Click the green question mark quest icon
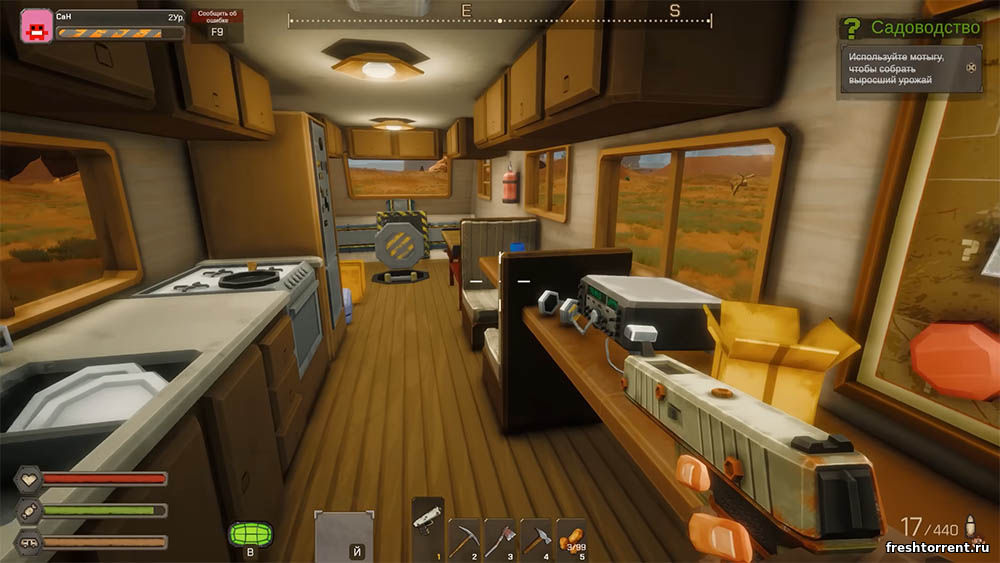The width and height of the screenshot is (1000, 563). coord(852,28)
